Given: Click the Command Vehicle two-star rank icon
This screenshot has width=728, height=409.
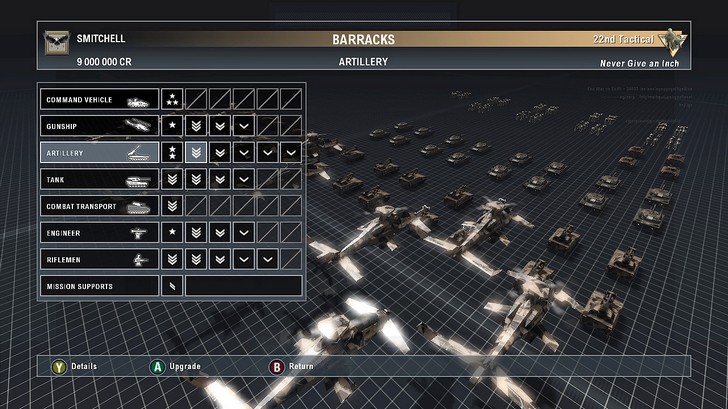Looking at the screenshot, I should click(172, 100).
